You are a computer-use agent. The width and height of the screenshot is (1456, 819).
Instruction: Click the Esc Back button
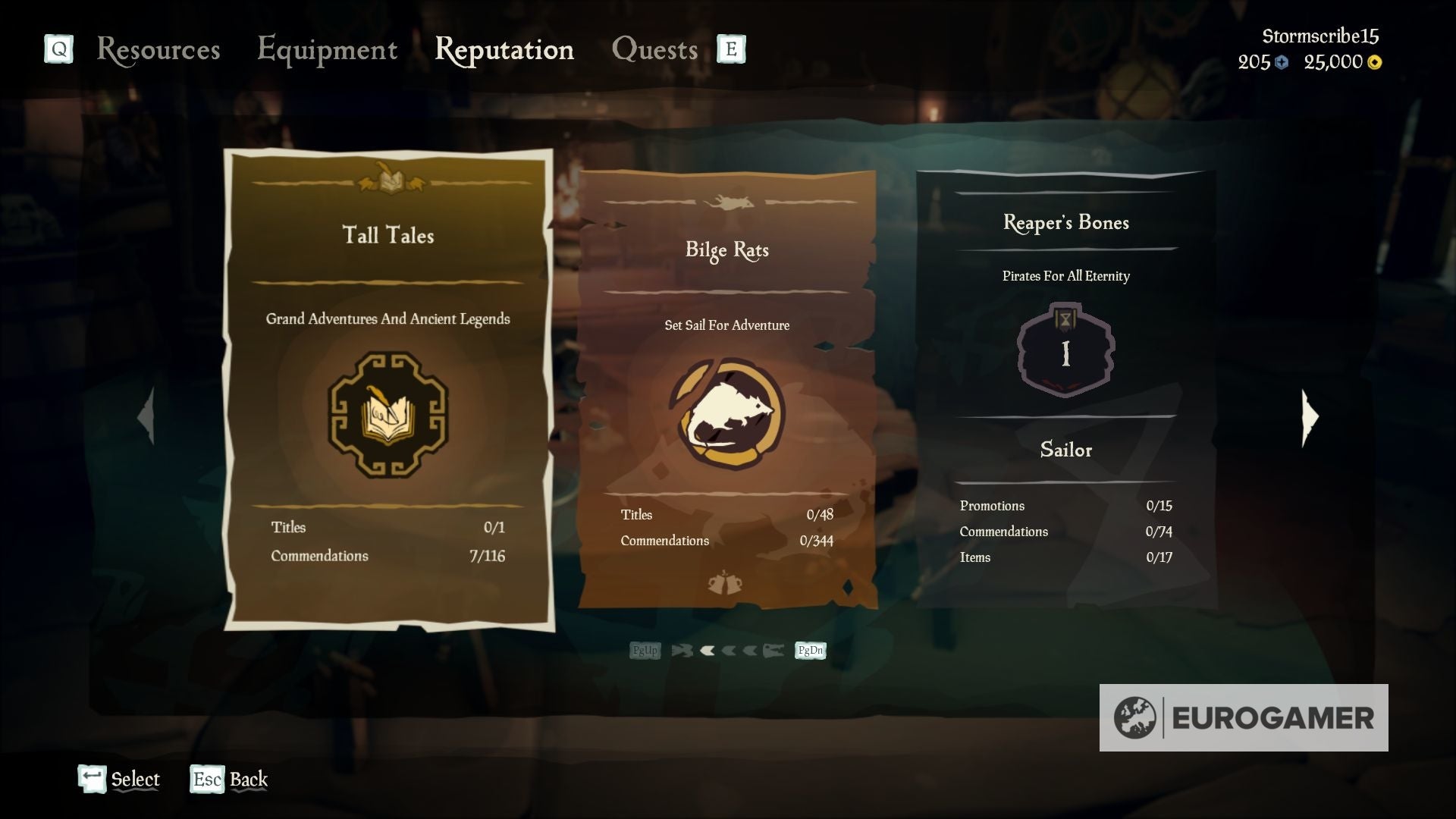click(x=227, y=780)
